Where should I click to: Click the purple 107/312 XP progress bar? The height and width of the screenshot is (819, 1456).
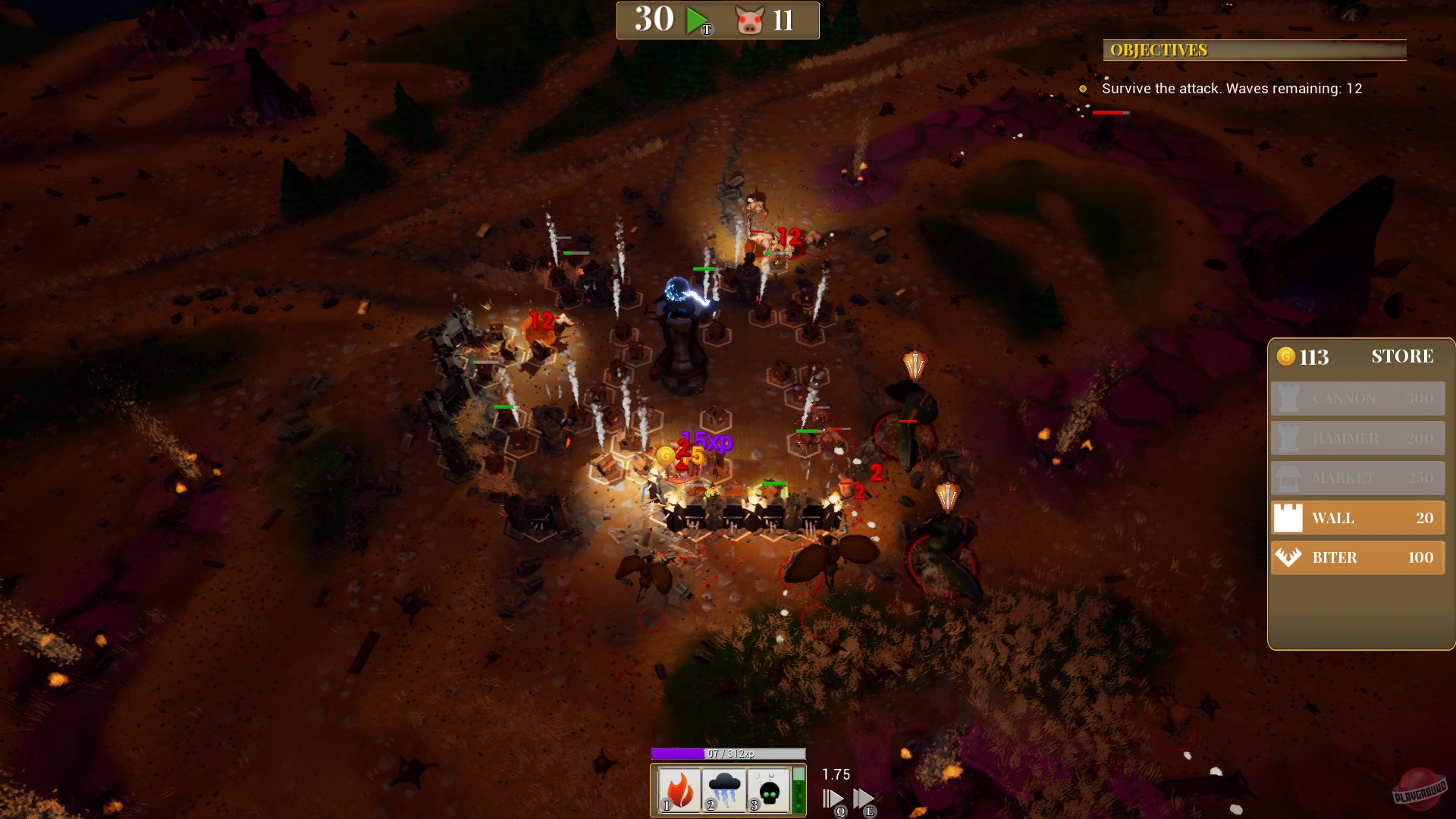pos(728,755)
